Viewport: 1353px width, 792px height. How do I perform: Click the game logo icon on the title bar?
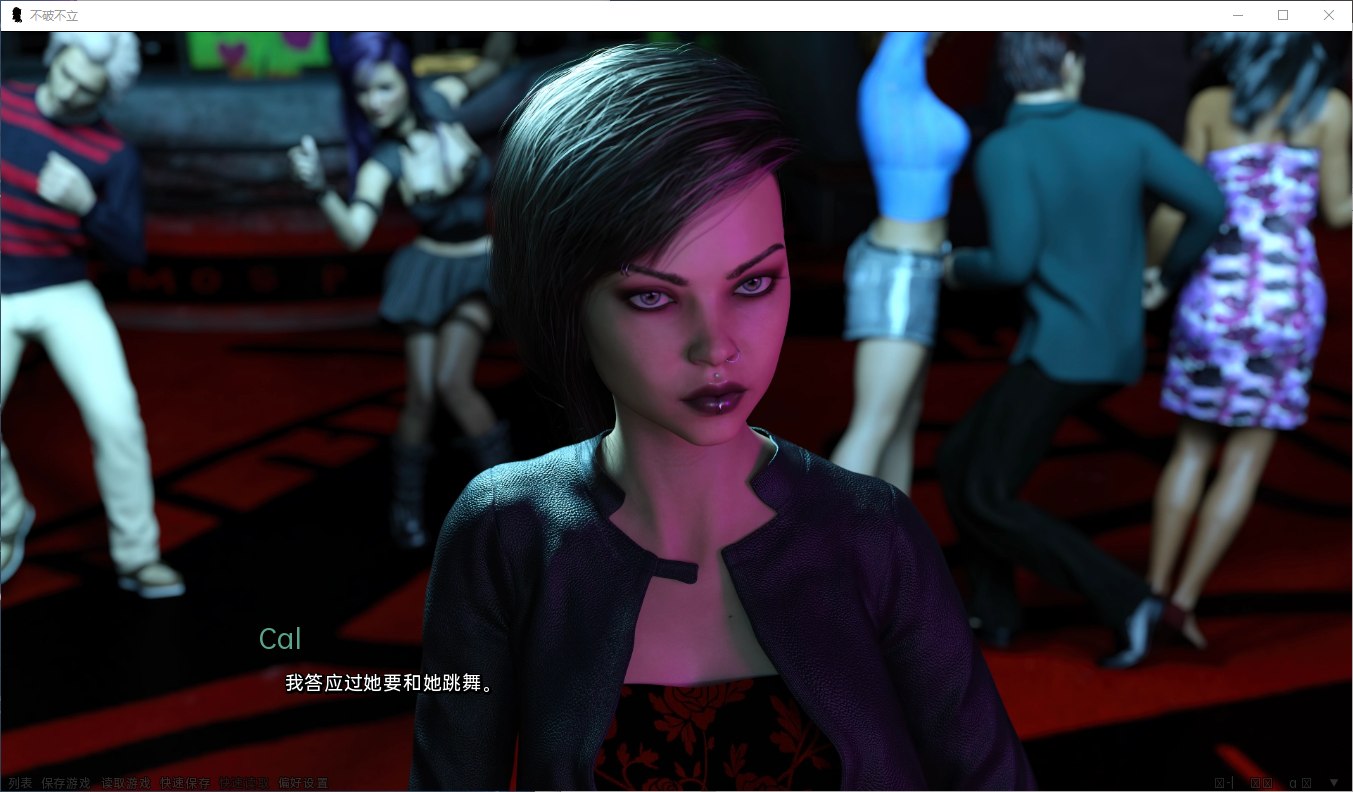click(x=16, y=15)
